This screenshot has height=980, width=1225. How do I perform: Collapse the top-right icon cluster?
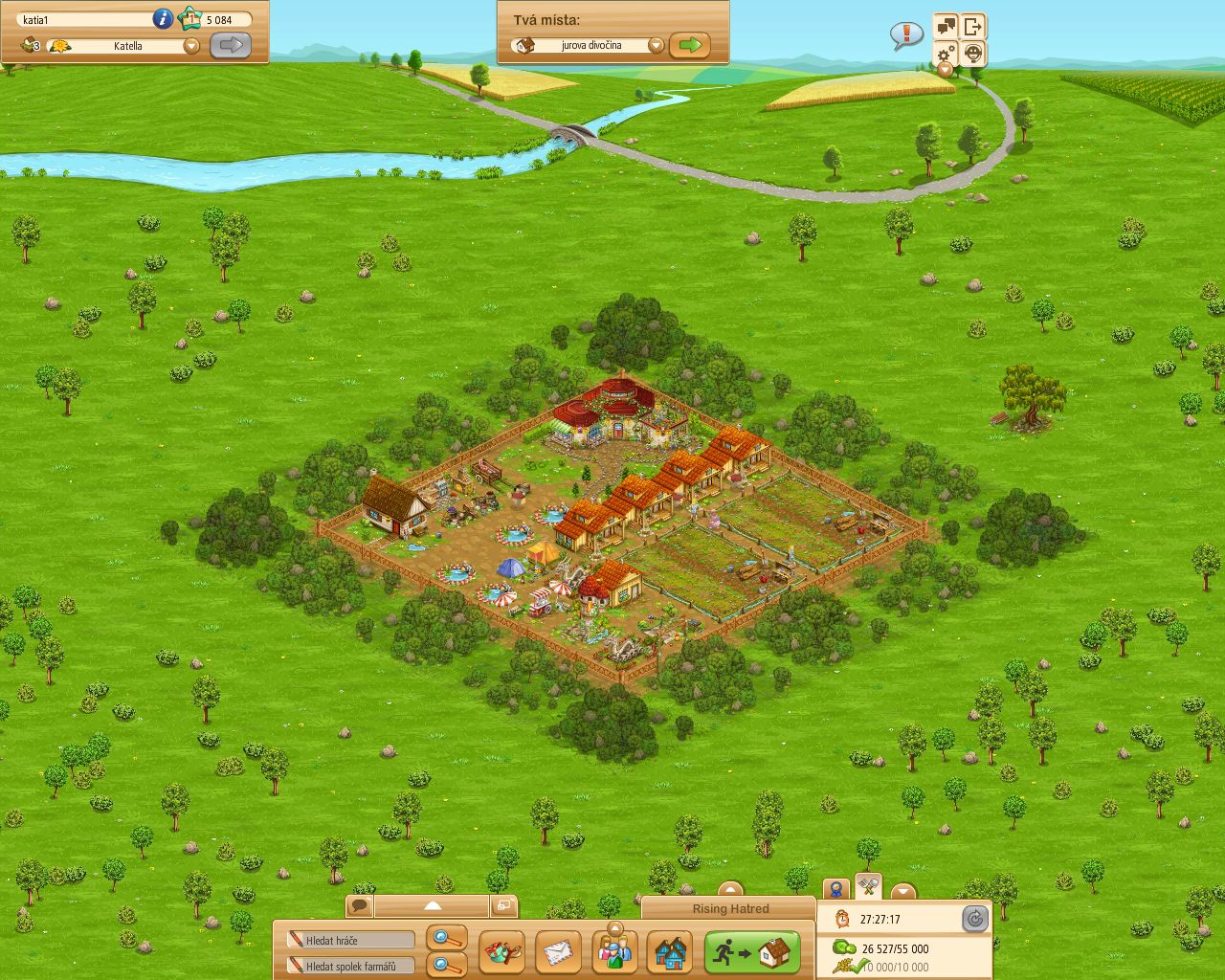(x=944, y=70)
